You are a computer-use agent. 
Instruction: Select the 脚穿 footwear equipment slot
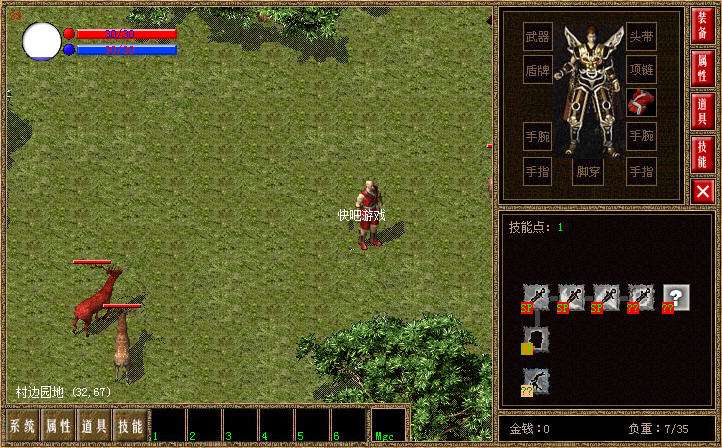(x=589, y=171)
